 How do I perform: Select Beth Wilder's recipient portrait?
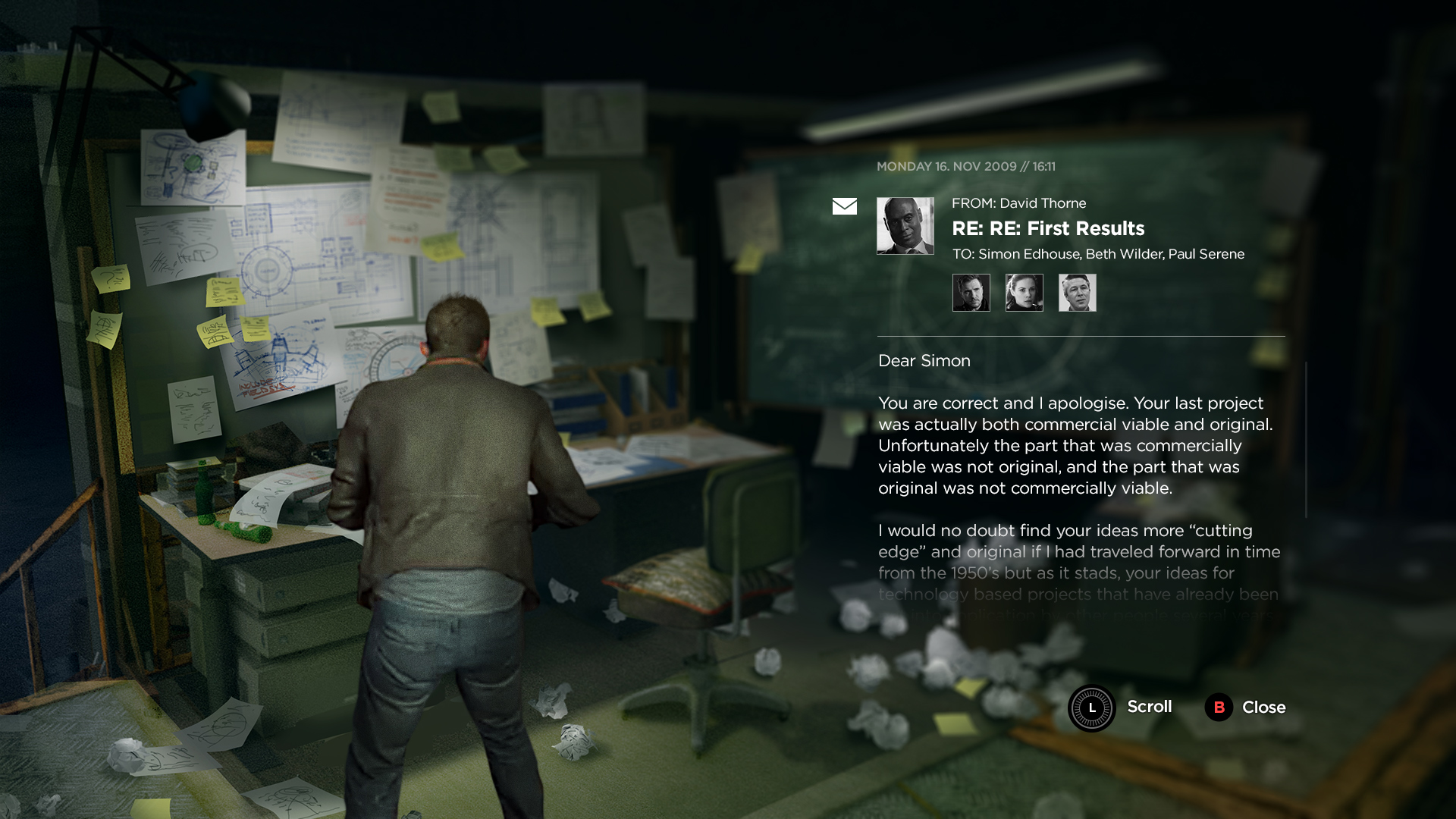[x=1024, y=293]
